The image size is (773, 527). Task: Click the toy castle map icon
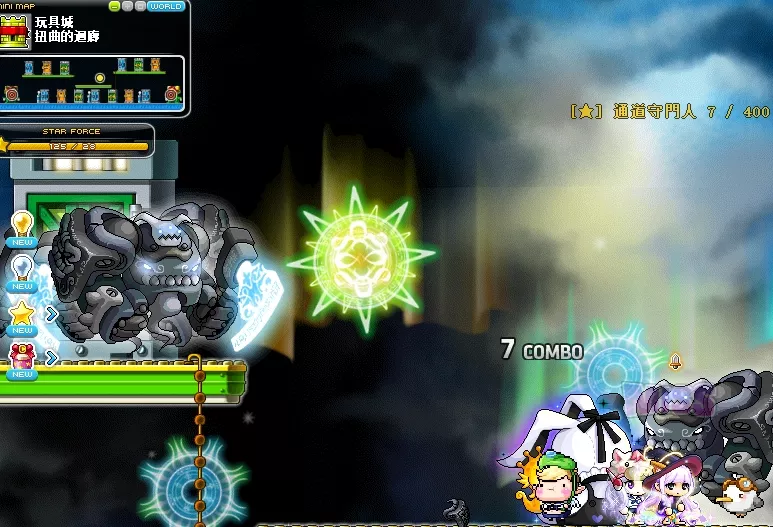tap(14, 30)
